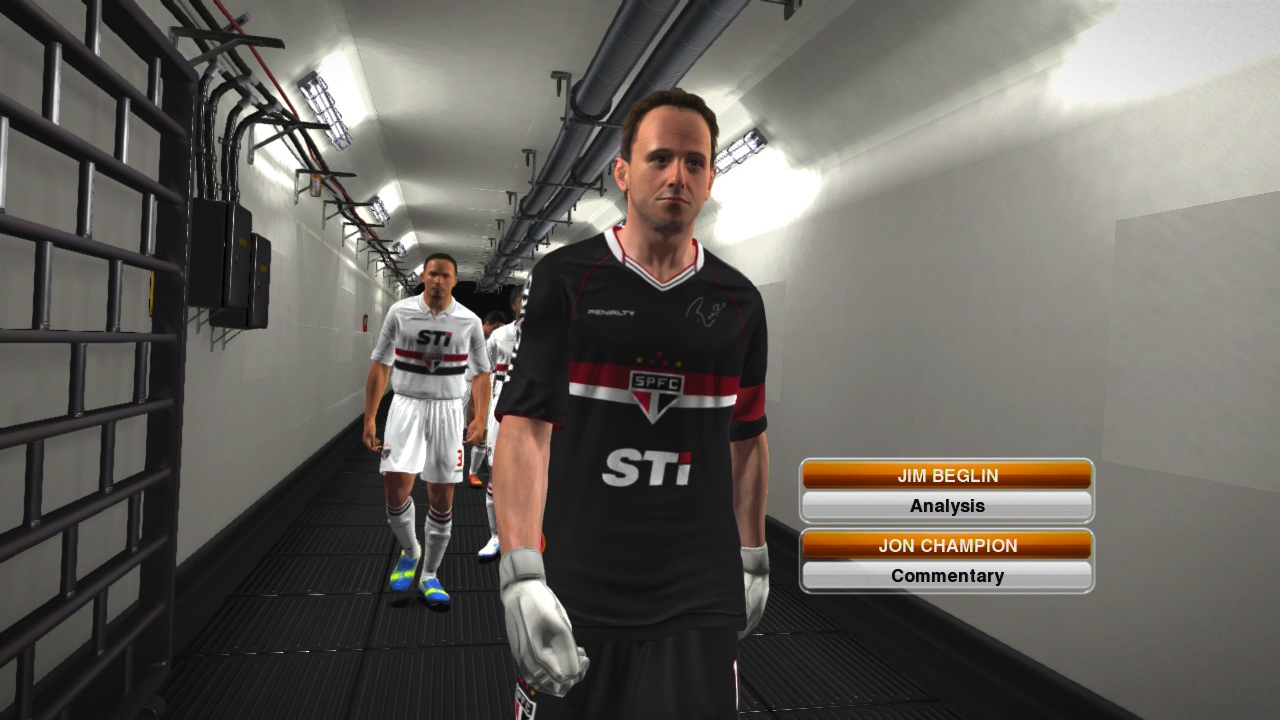Select the orange JON CHAMPION header bar
1280x720 pixels.
[946, 545]
